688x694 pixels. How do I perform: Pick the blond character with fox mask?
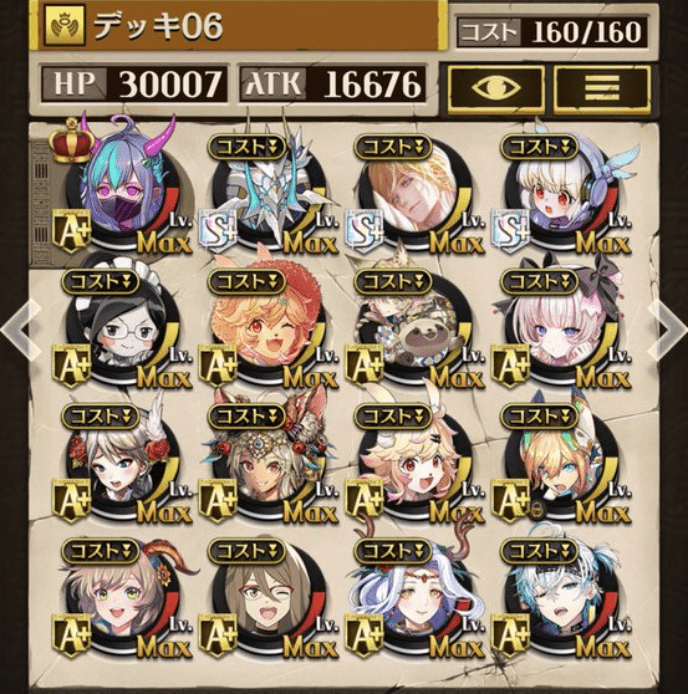(560, 463)
